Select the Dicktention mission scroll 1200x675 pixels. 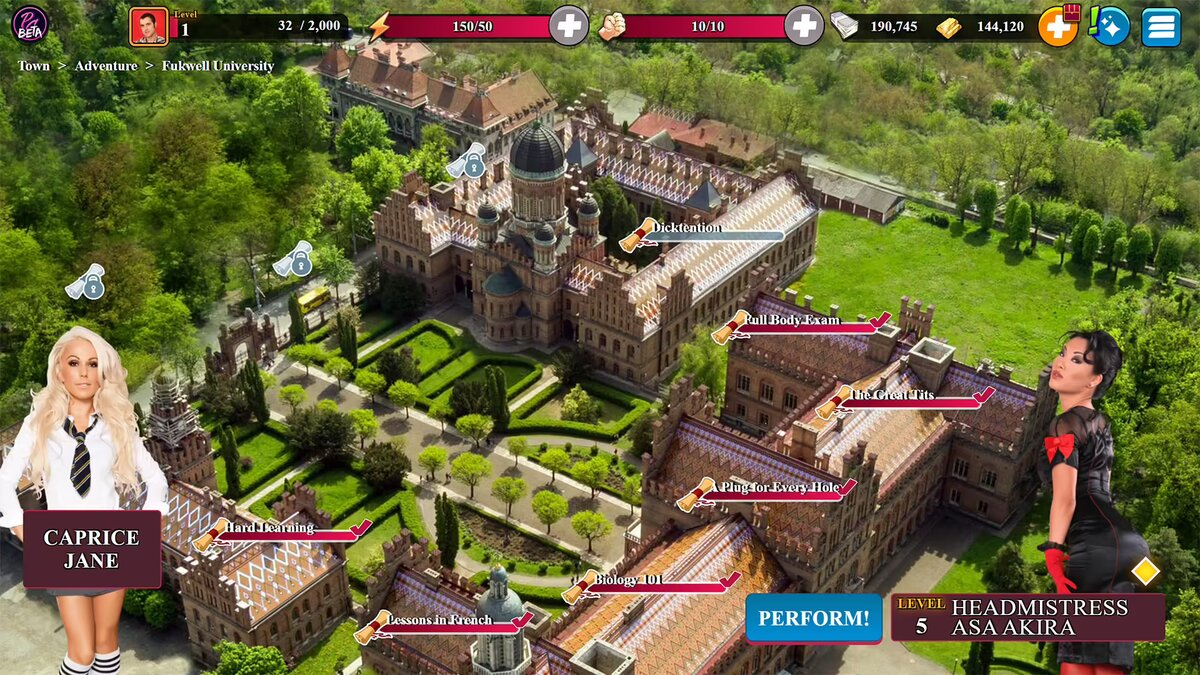click(640, 233)
